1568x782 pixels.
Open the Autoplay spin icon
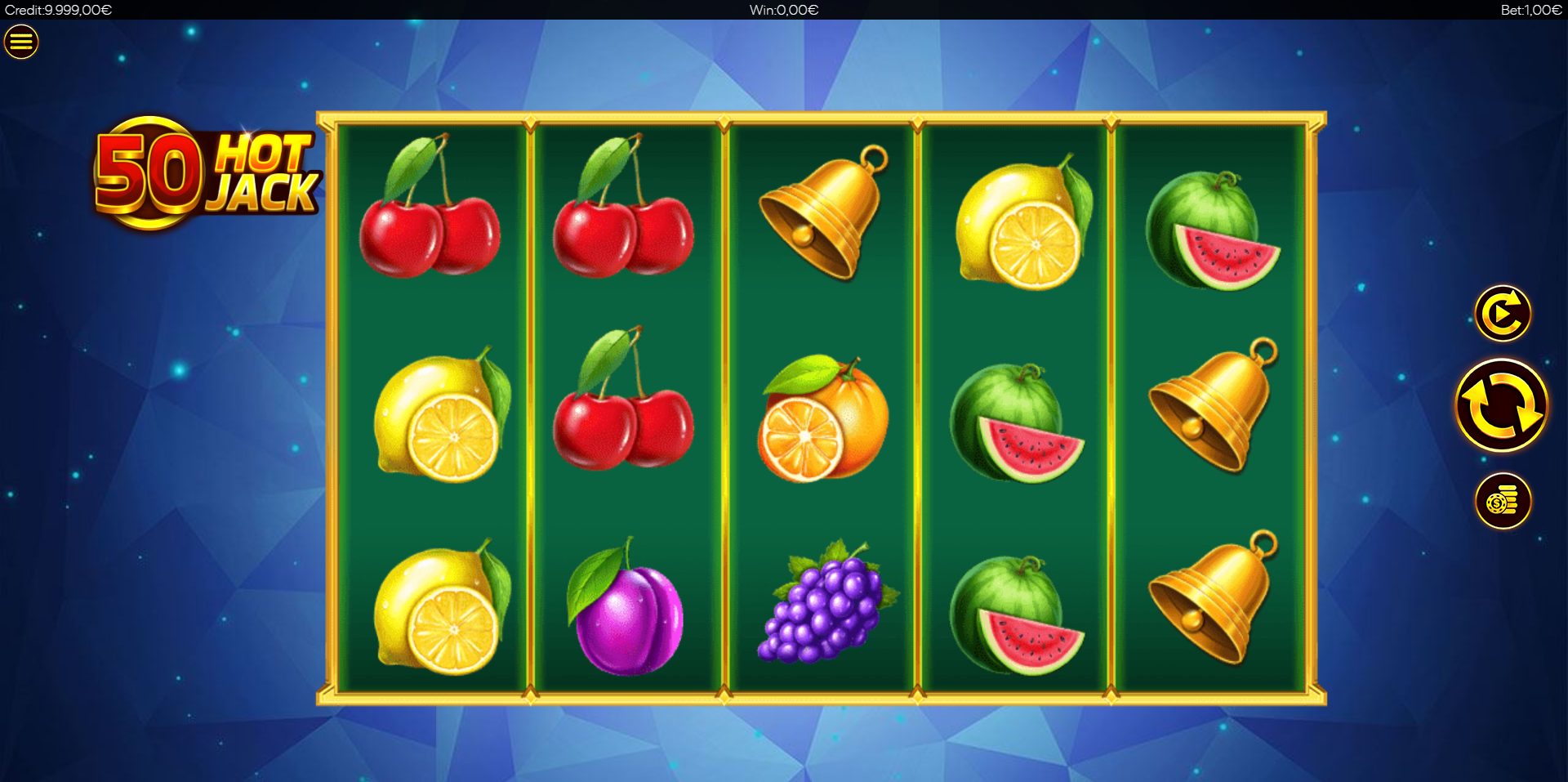click(1503, 312)
